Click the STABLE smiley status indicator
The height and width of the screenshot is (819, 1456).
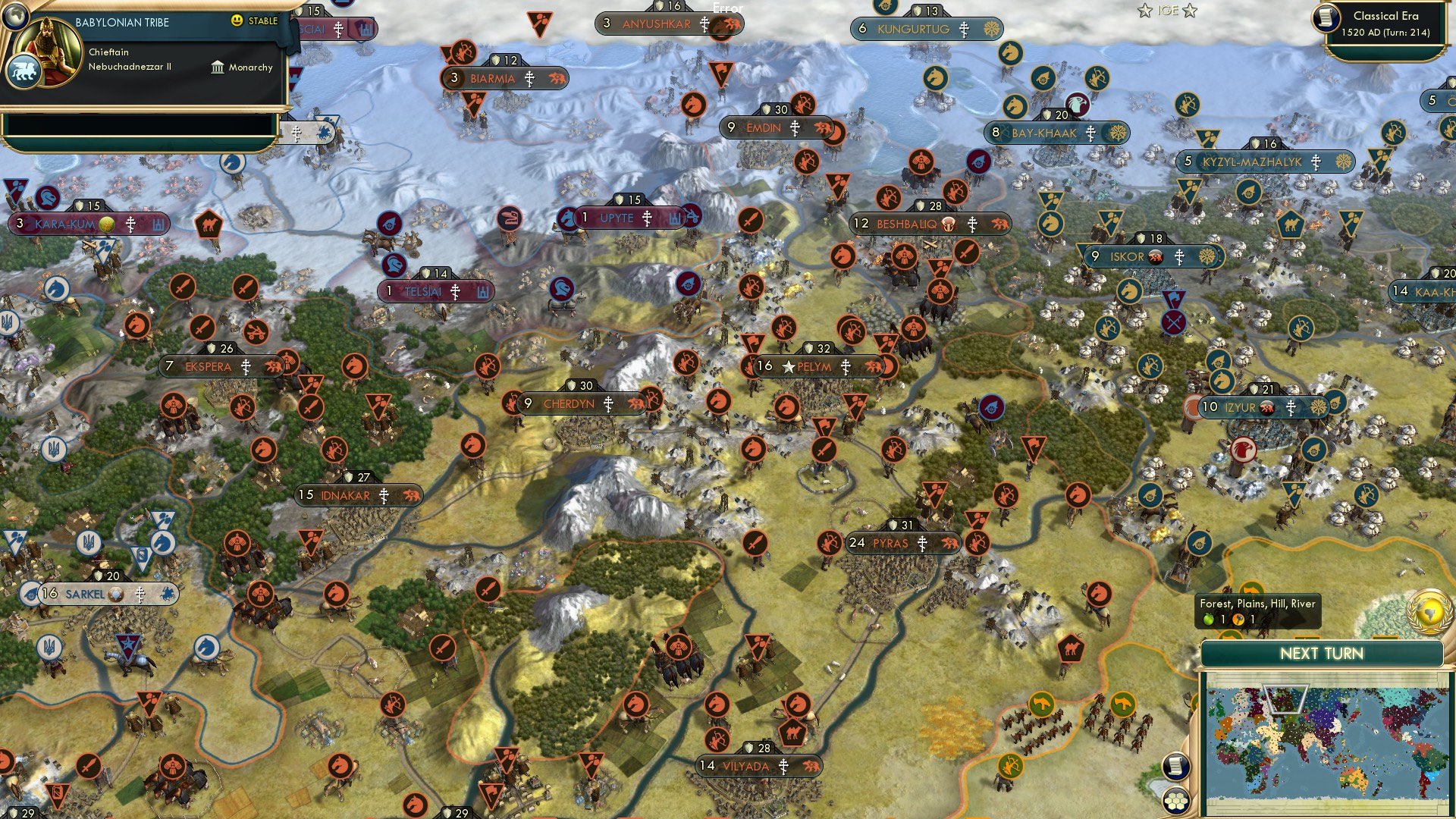point(237,22)
